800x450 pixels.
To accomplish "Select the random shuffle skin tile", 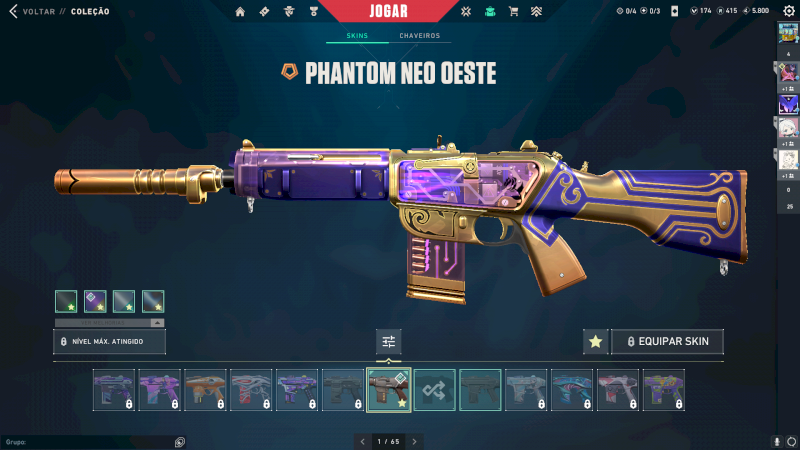I will (435, 390).
